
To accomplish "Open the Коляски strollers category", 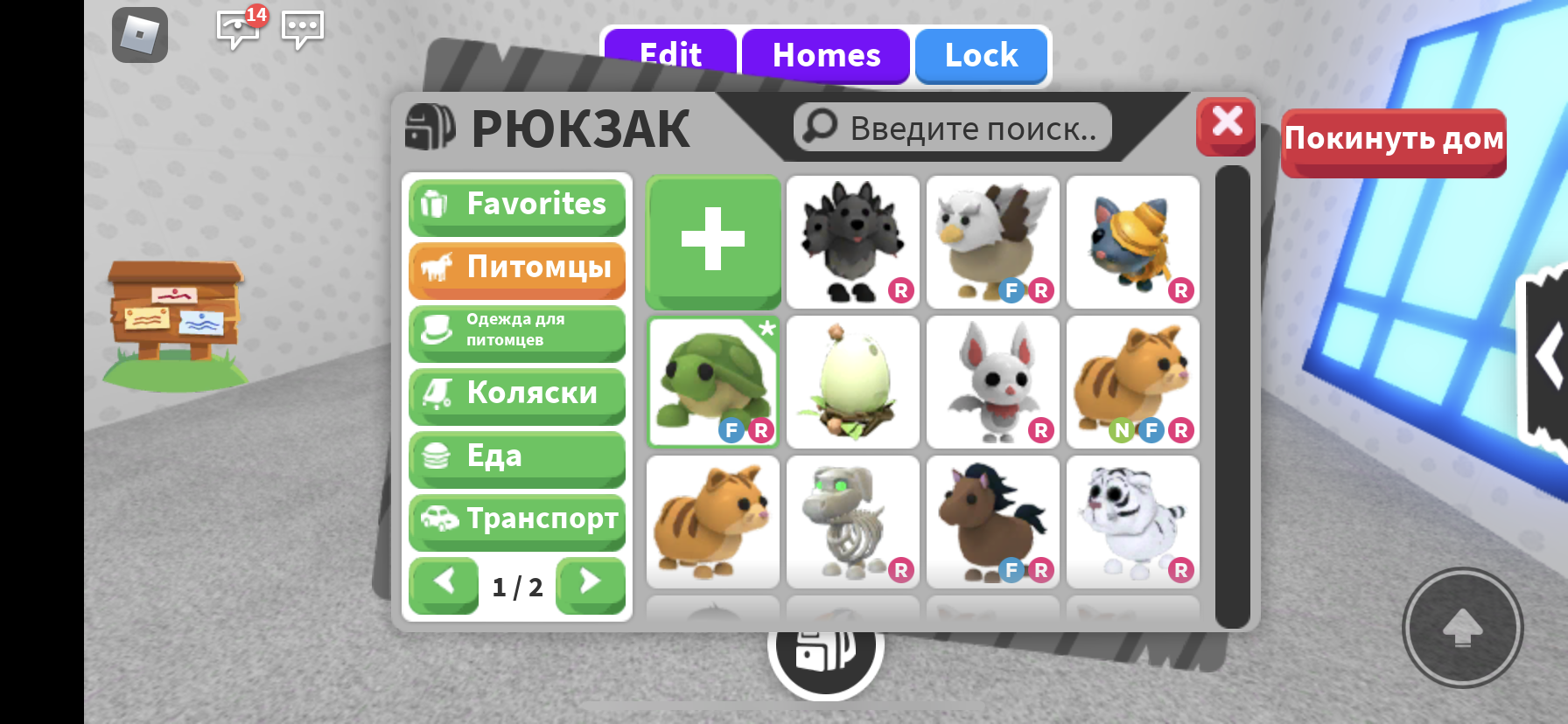I will point(516,396).
